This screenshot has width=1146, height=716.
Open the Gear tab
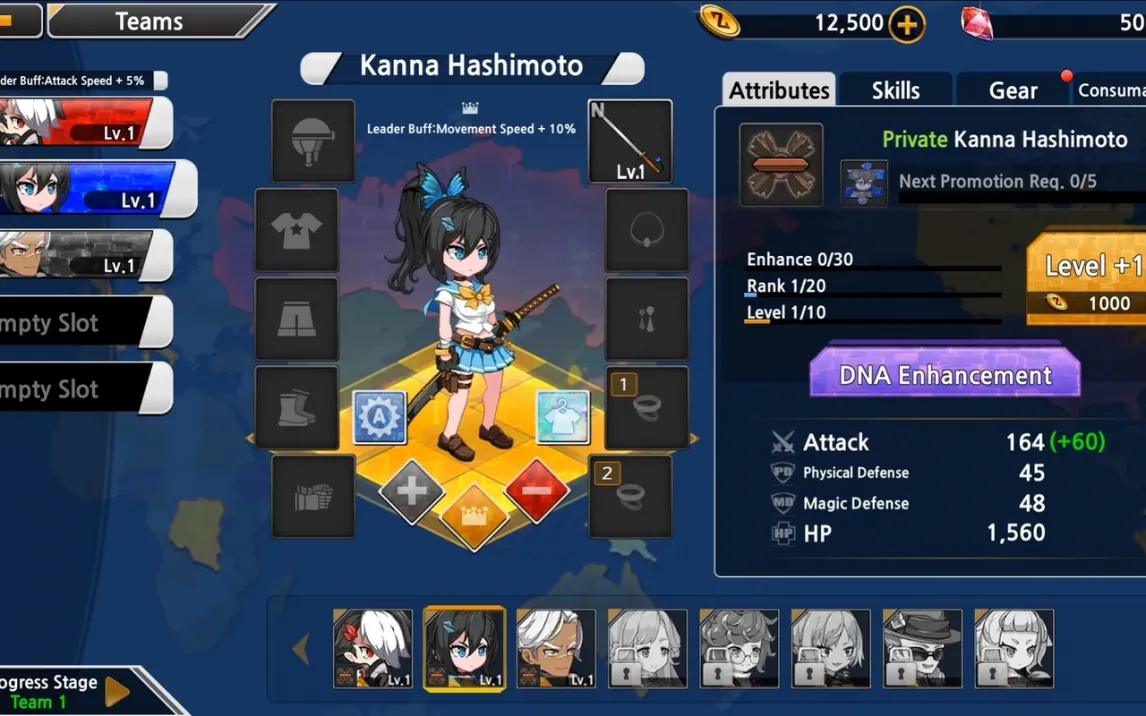[x=1012, y=90]
